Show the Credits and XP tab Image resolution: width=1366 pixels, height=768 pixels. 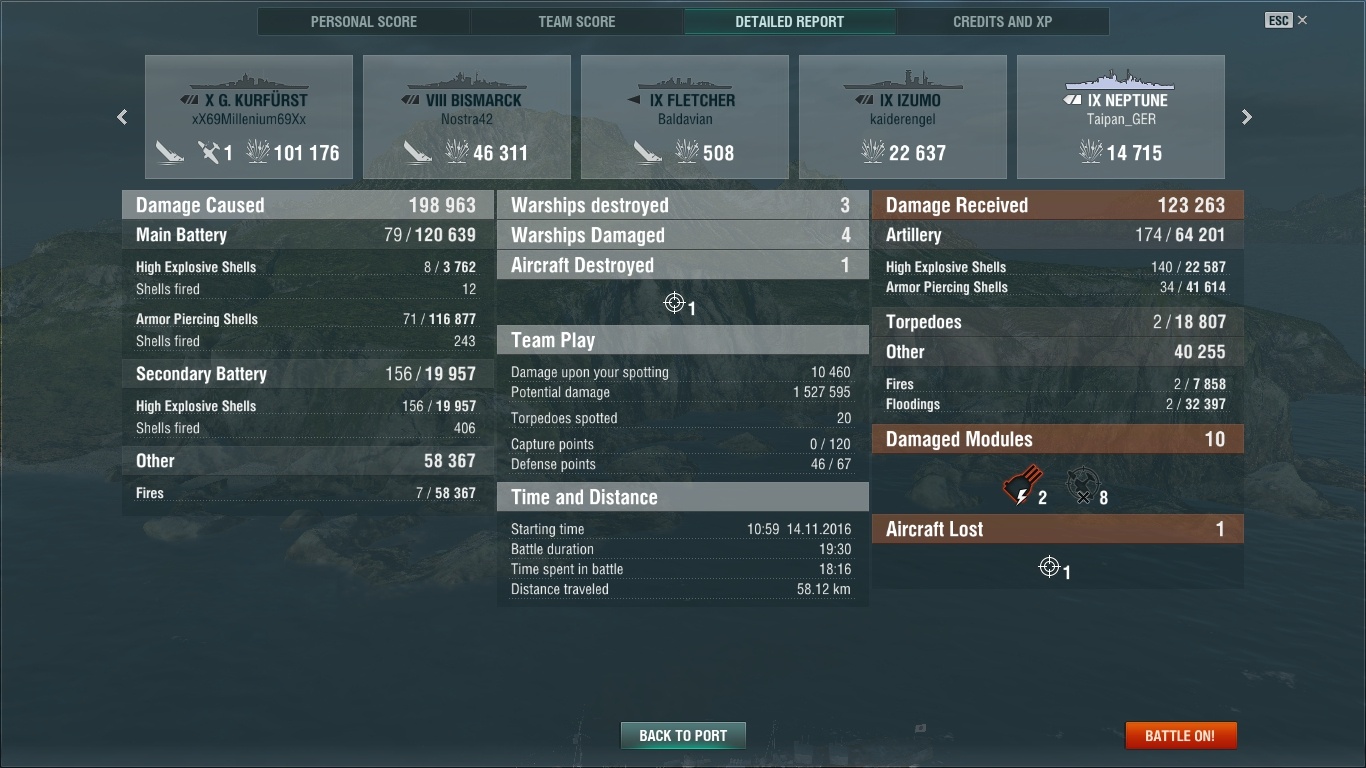pyautogui.click(x=1002, y=21)
